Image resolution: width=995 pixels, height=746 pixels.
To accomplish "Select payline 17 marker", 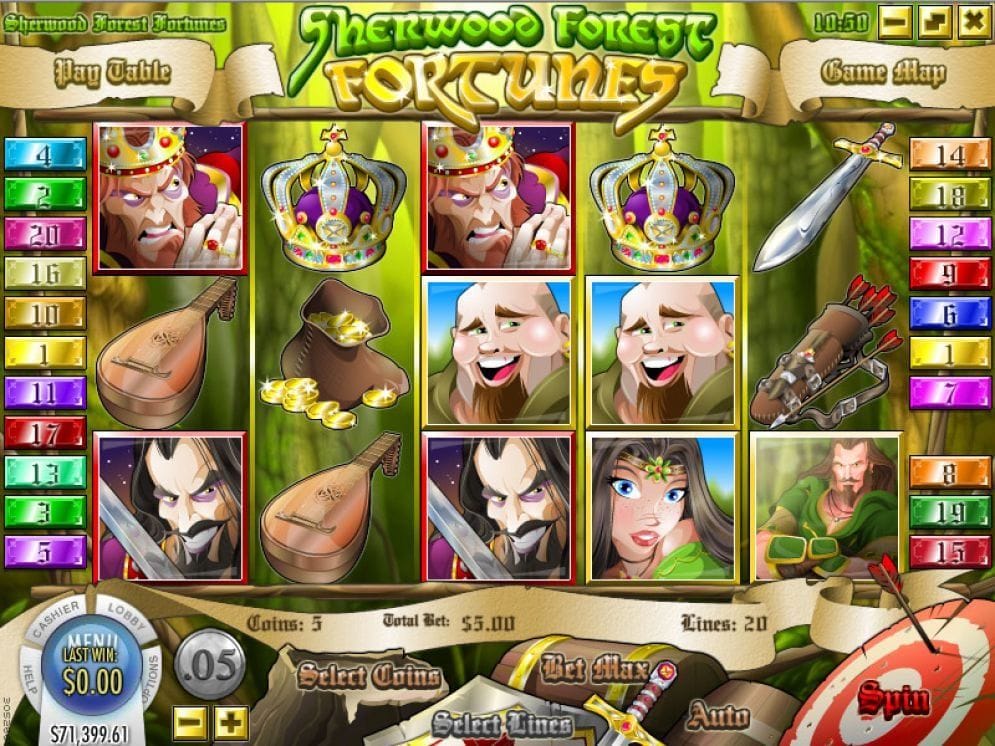I will click(x=45, y=432).
